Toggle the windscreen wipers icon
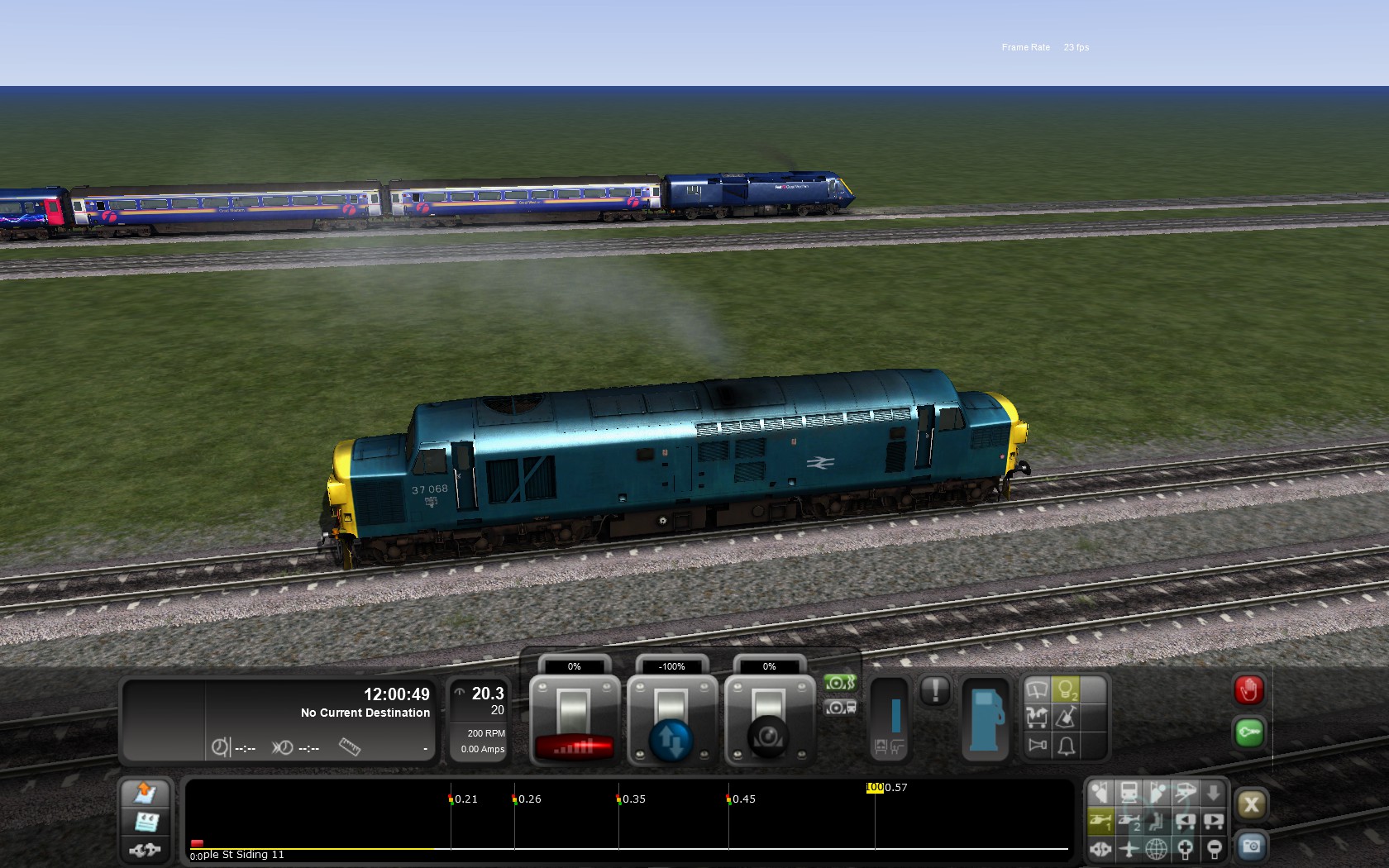 pos(1037,689)
